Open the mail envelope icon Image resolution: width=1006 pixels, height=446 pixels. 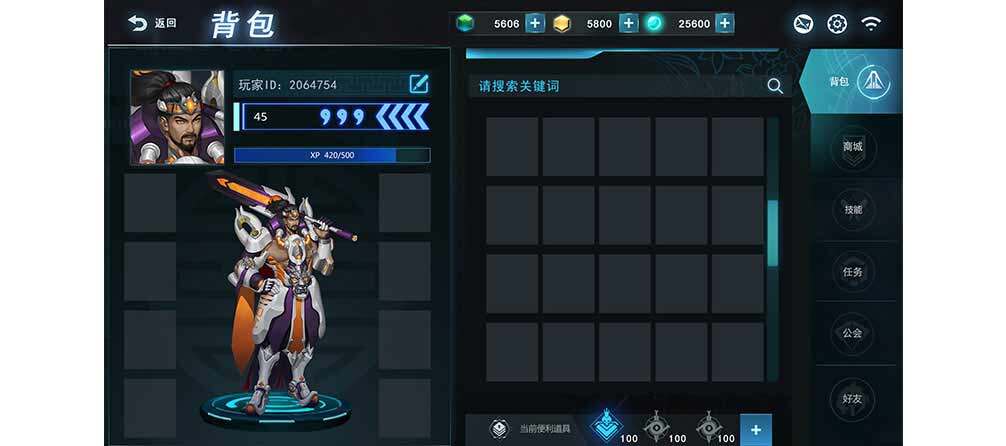pyautogui.click(x=803, y=23)
